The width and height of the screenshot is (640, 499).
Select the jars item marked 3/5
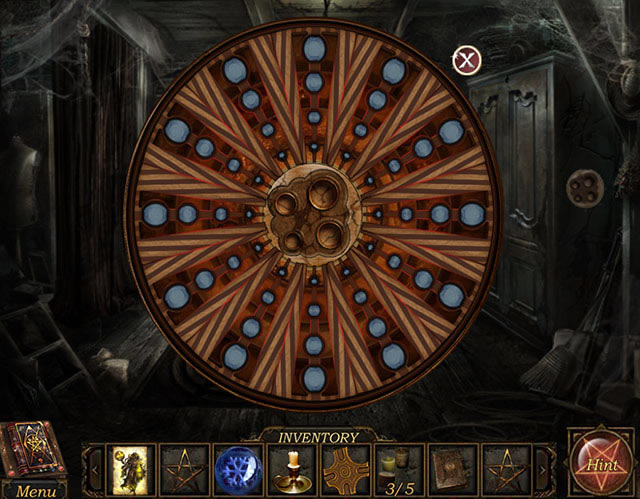click(400, 468)
